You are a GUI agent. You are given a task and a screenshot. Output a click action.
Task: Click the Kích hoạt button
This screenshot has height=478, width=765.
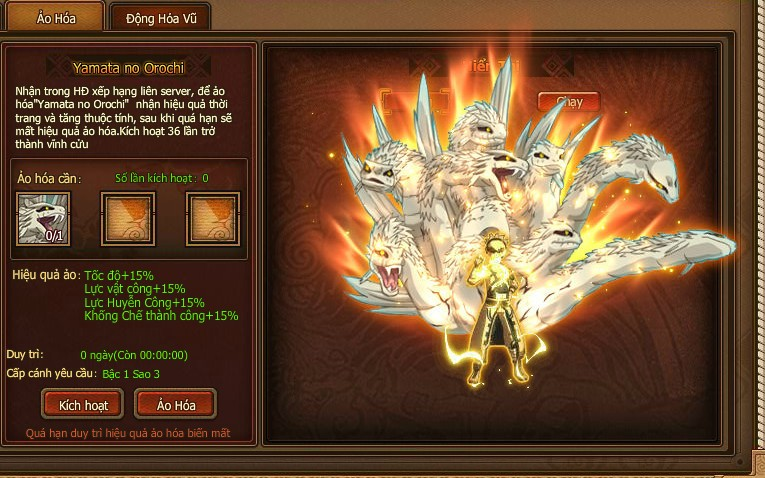[x=83, y=404]
